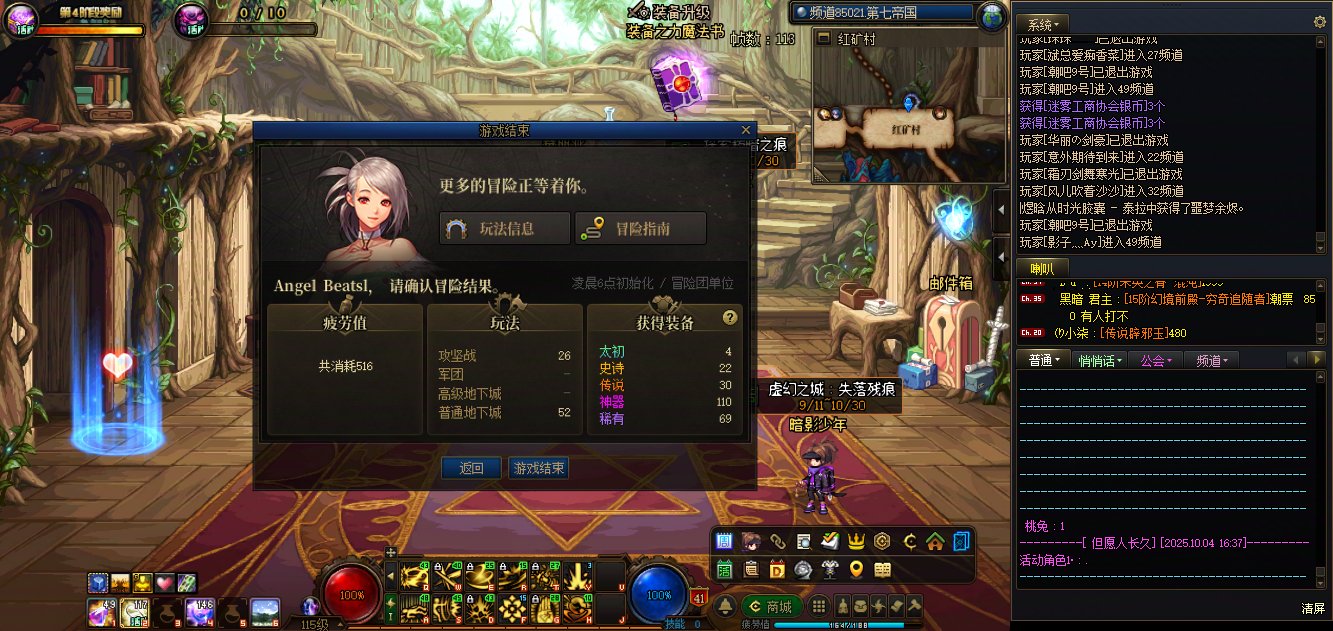This screenshot has width=1333, height=631.
Task: Open the golden crown icon in the menu bar
Action: [x=856, y=542]
